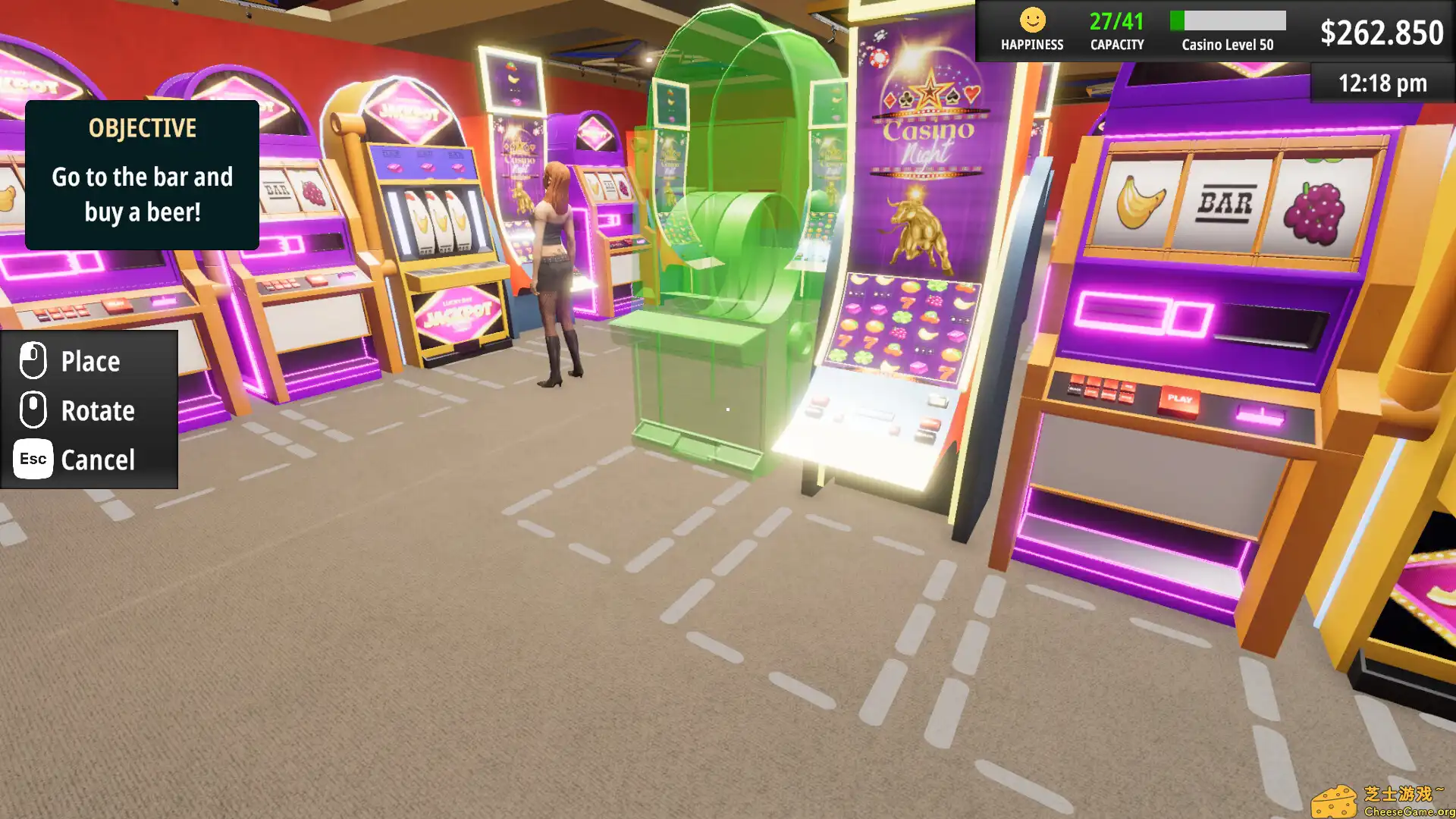
Task: Click the Capacity counter icon showing 27/41
Action: click(1116, 23)
